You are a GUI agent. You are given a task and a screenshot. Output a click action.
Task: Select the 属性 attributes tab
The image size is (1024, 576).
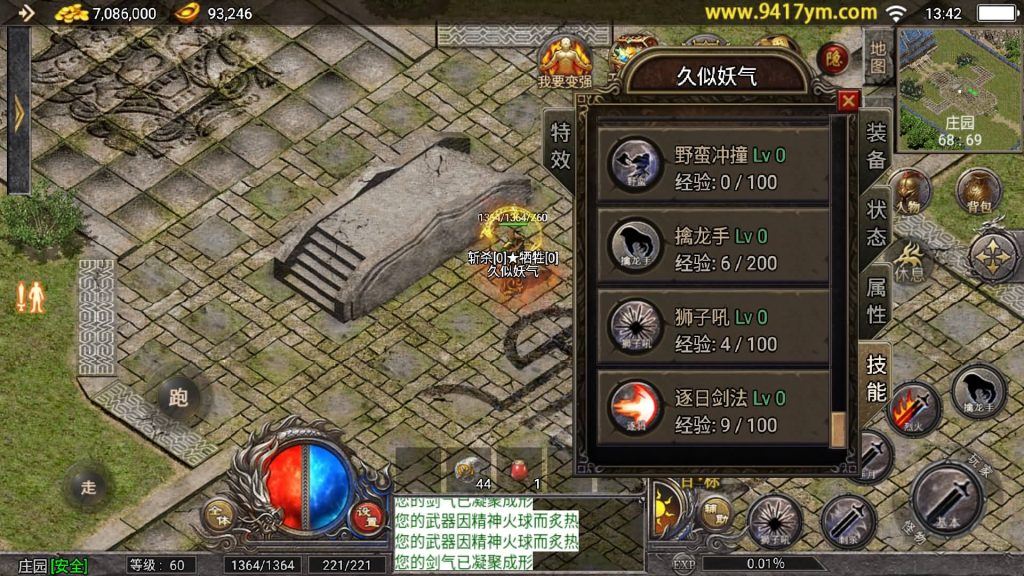click(x=876, y=300)
